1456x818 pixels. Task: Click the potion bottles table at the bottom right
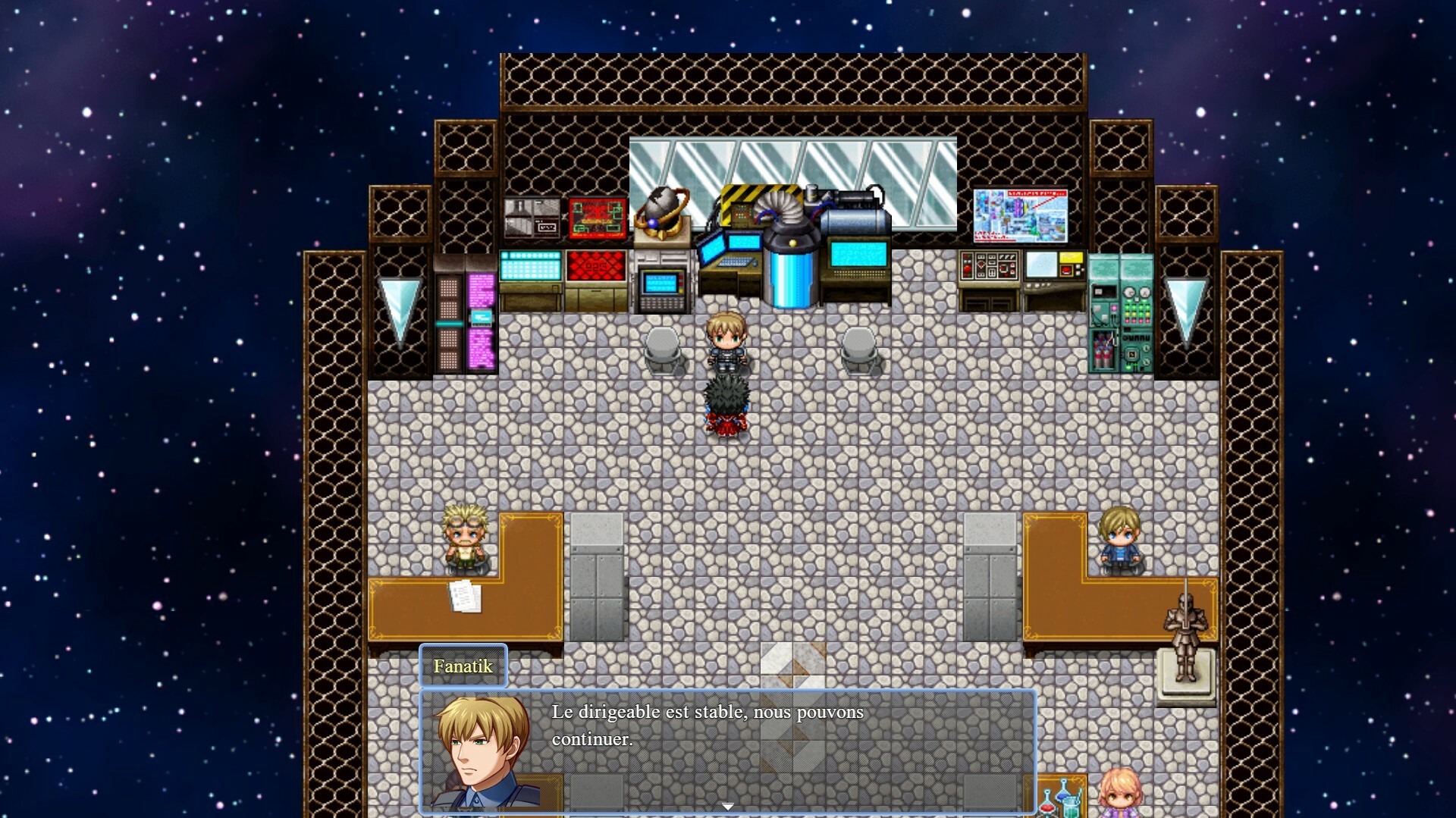pos(1062,800)
